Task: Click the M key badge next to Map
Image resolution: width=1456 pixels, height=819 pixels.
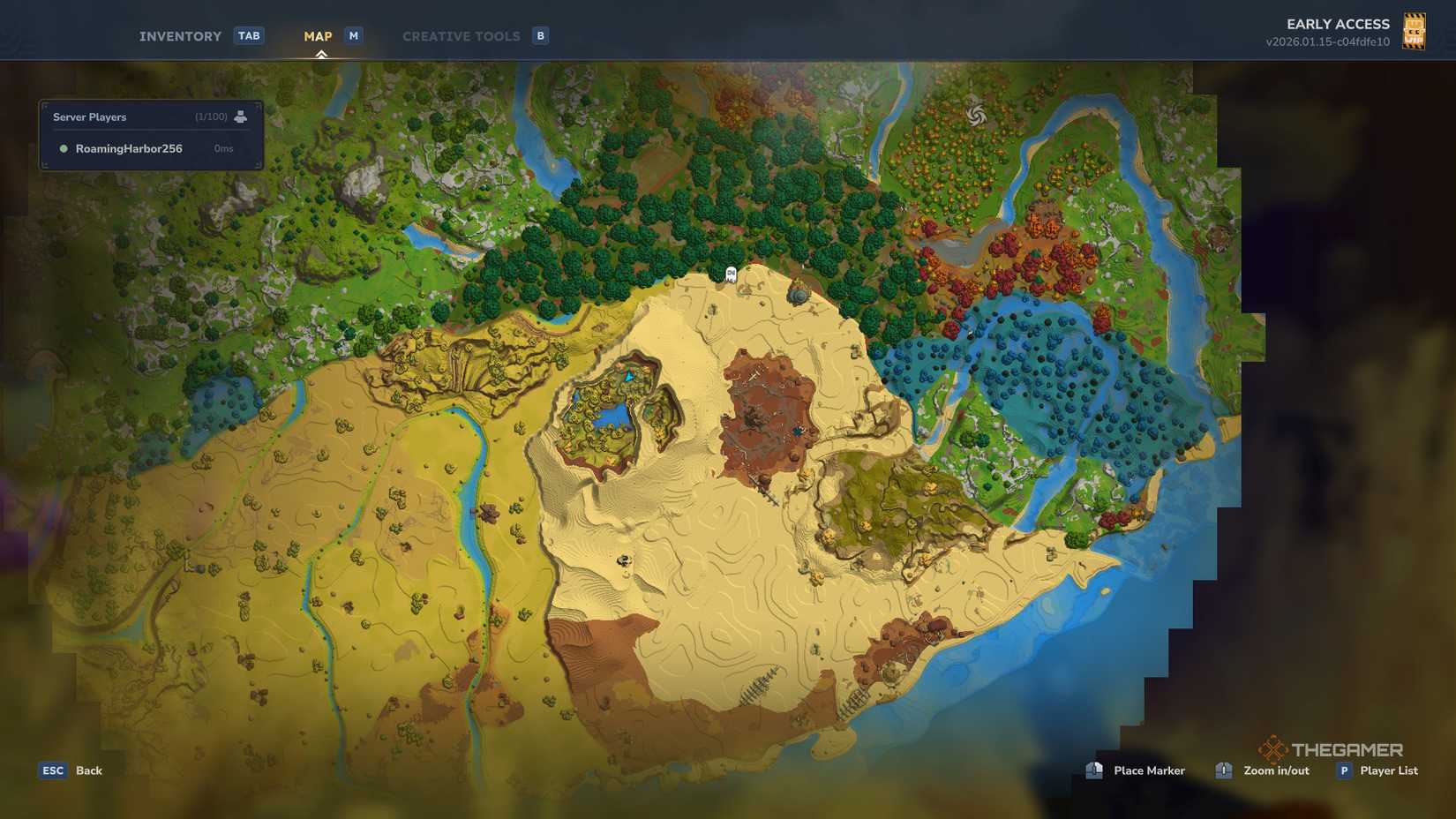Action: (x=353, y=35)
